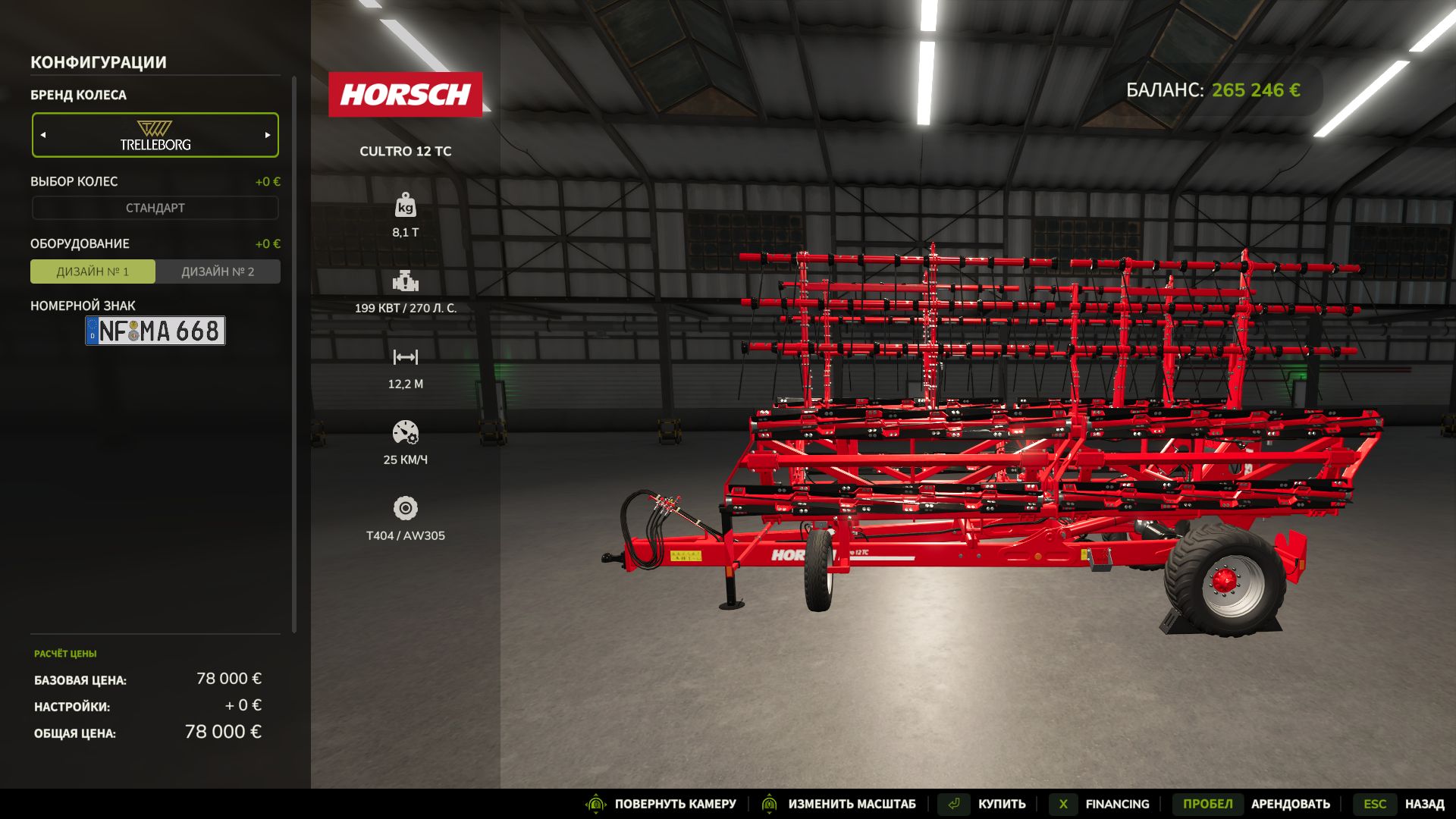This screenshot has height=819, width=1456.
Task: Edit the NF MA 668 license plate
Action: pos(155,331)
